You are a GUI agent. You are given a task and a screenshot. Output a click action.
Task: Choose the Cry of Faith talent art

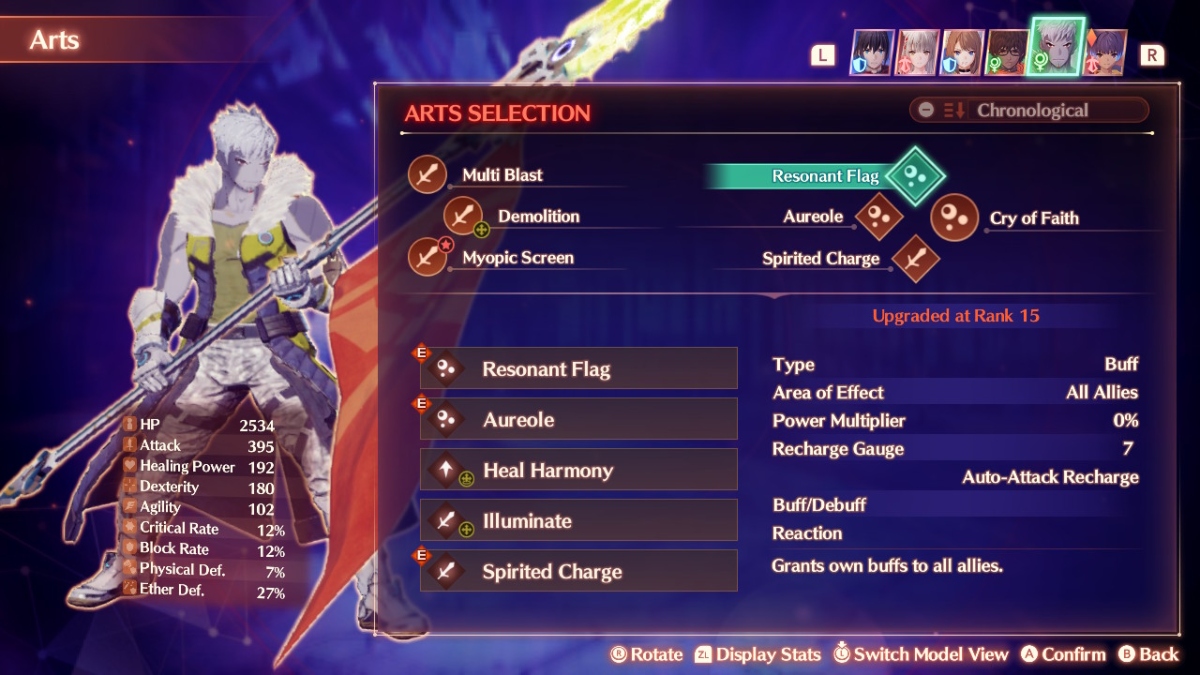[954, 218]
